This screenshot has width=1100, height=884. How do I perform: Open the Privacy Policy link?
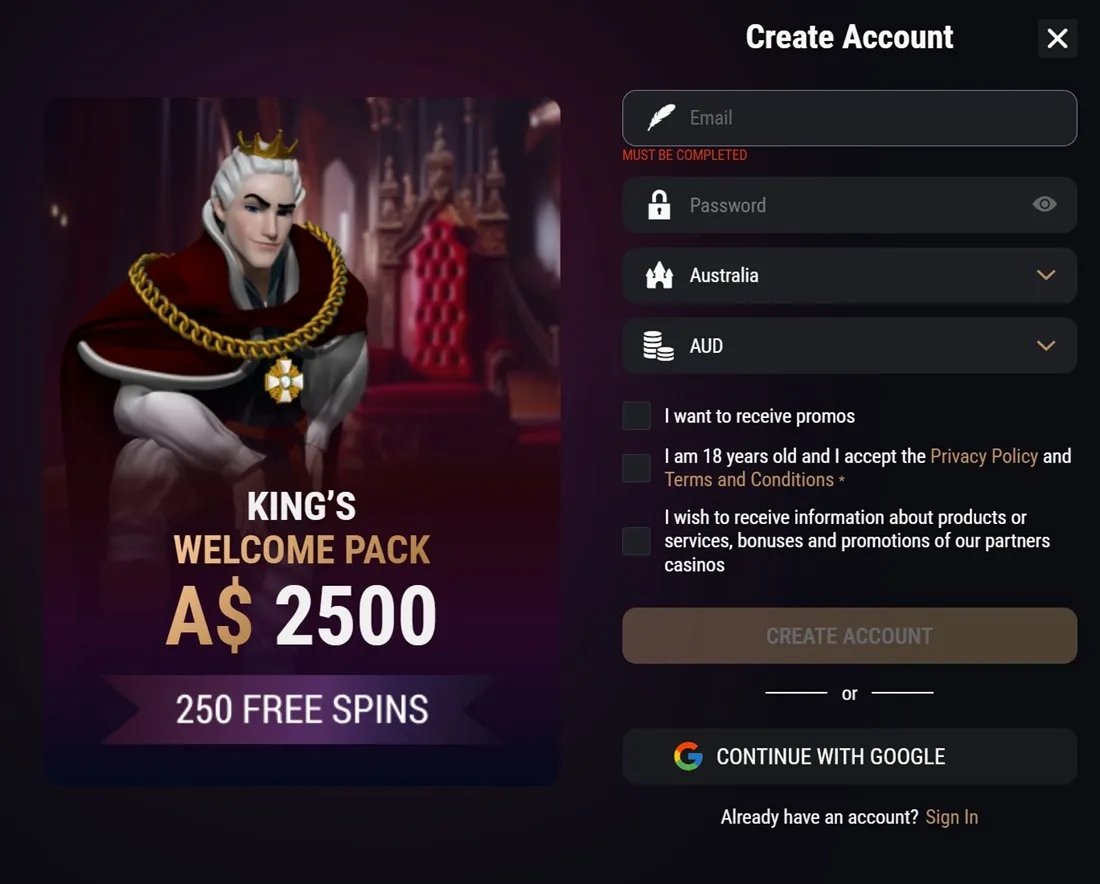coord(984,456)
